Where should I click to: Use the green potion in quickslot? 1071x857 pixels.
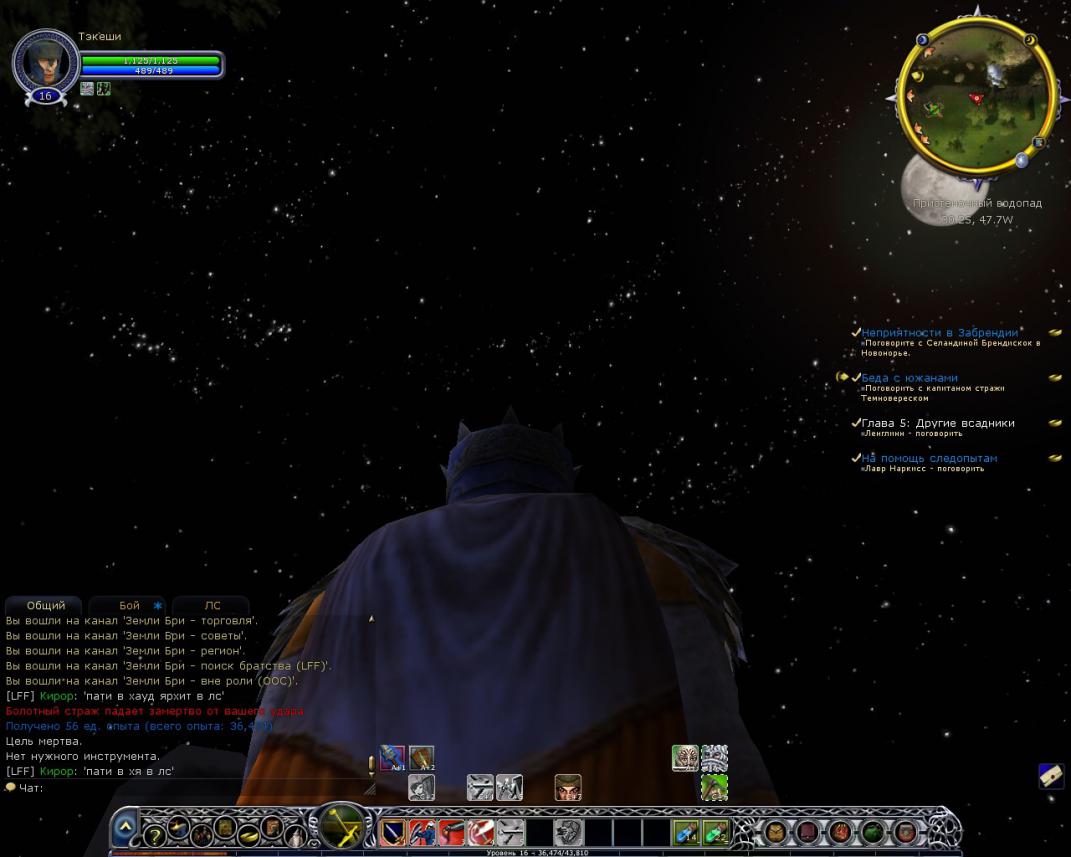point(715,832)
